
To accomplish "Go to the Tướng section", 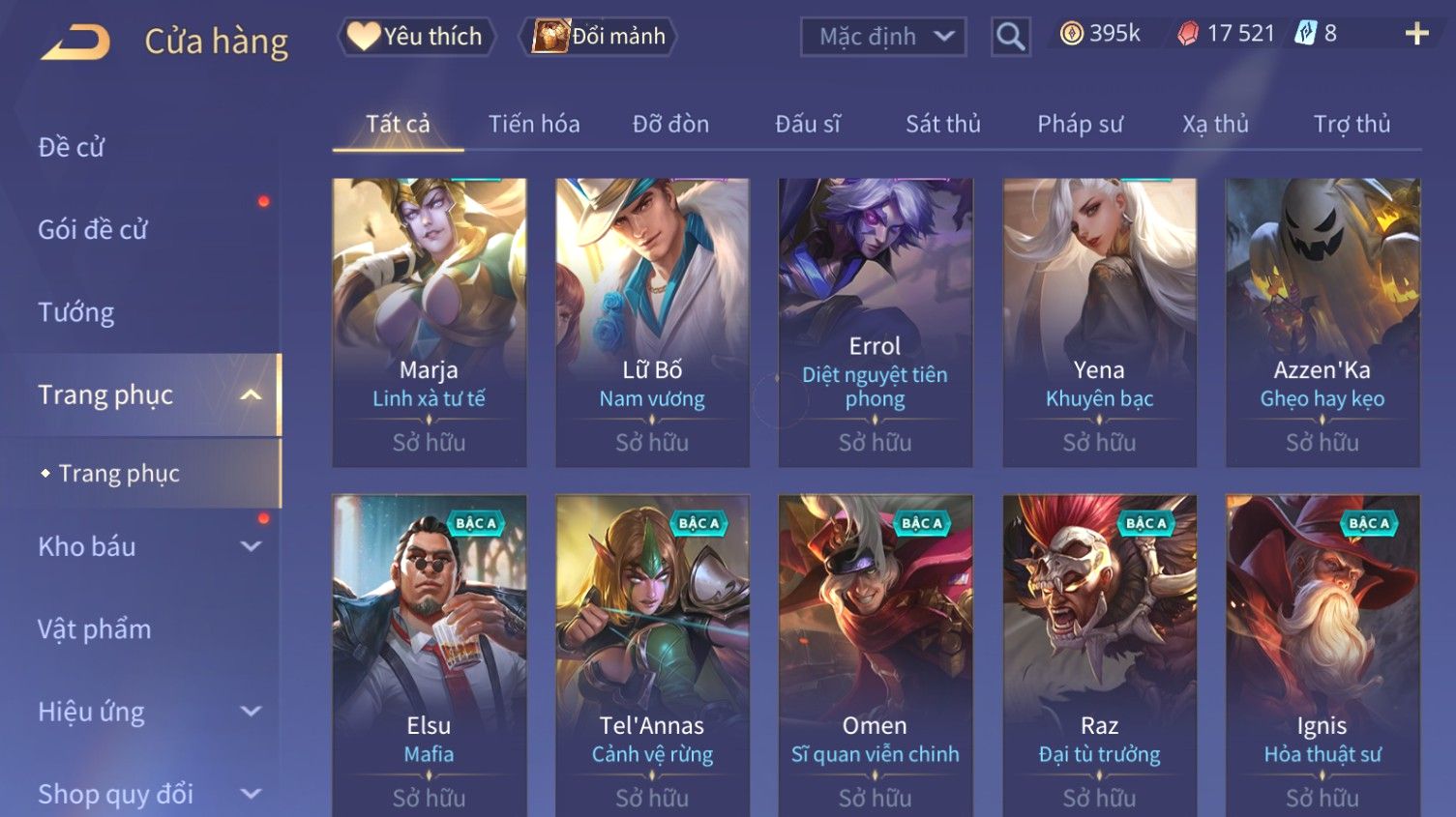I will click(x=76, y=312).
